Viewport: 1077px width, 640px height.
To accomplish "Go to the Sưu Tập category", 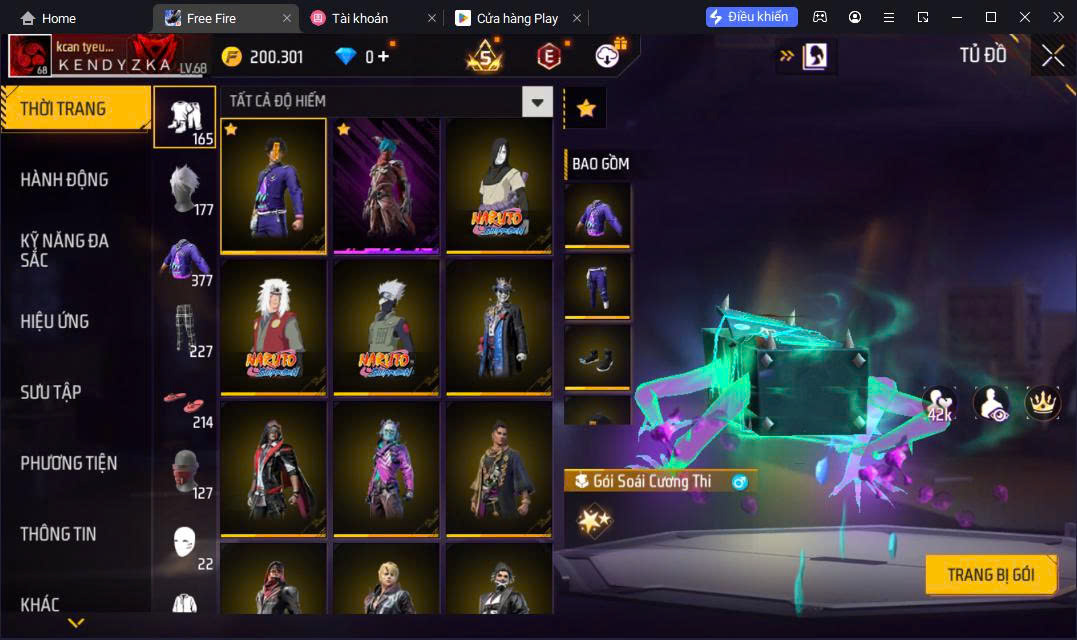I will coord(51,392).
